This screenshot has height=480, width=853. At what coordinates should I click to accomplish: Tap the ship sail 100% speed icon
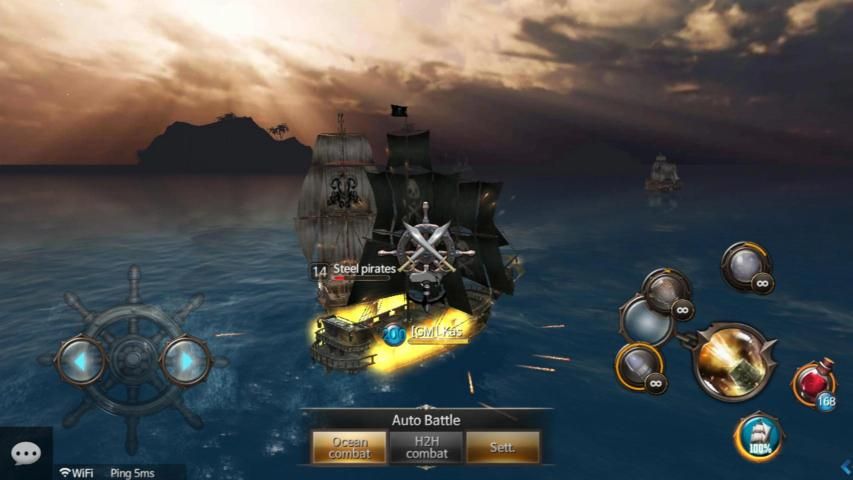(759, 436)
